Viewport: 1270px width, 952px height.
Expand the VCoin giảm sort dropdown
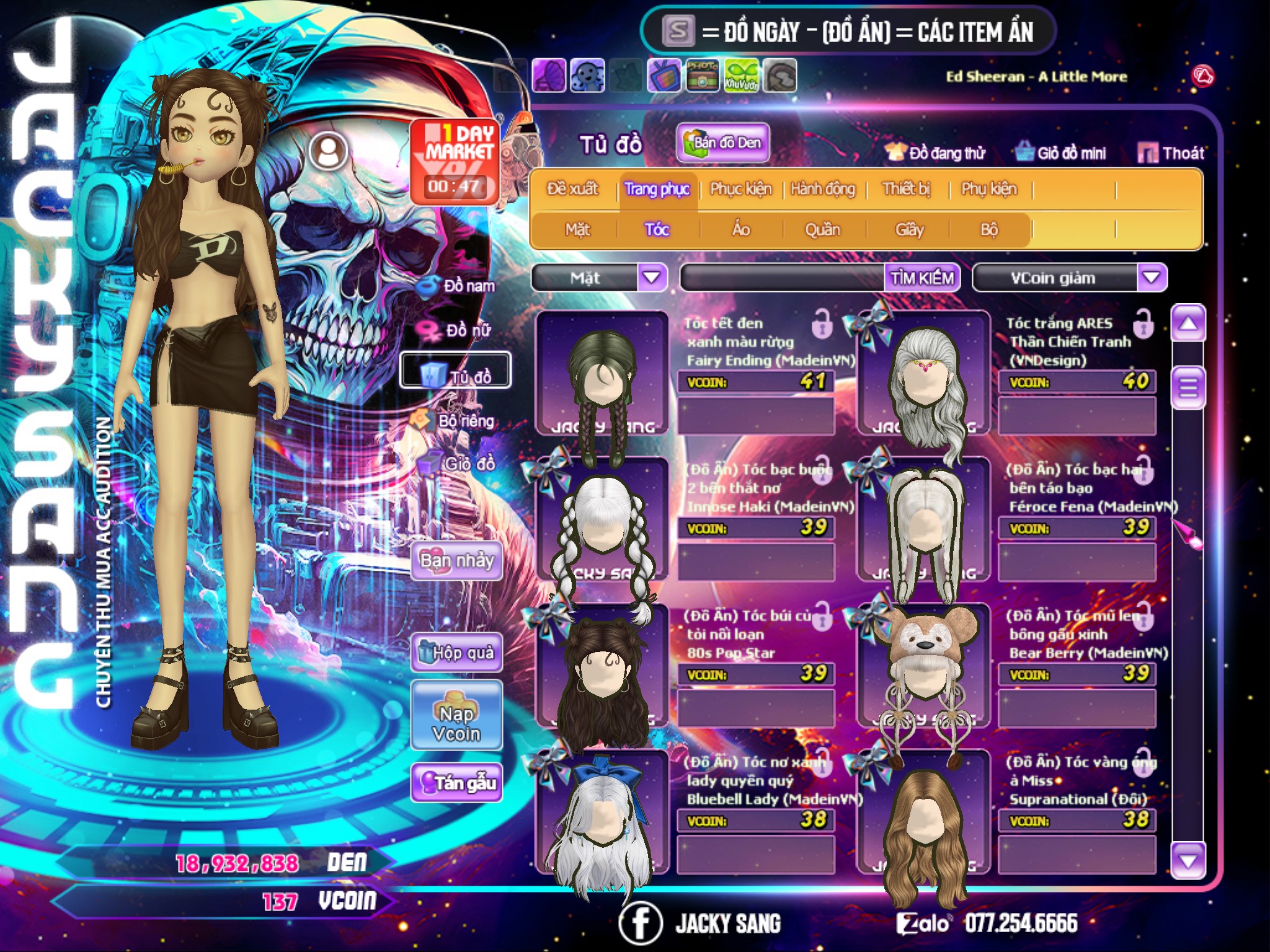tap(1152, 278)
